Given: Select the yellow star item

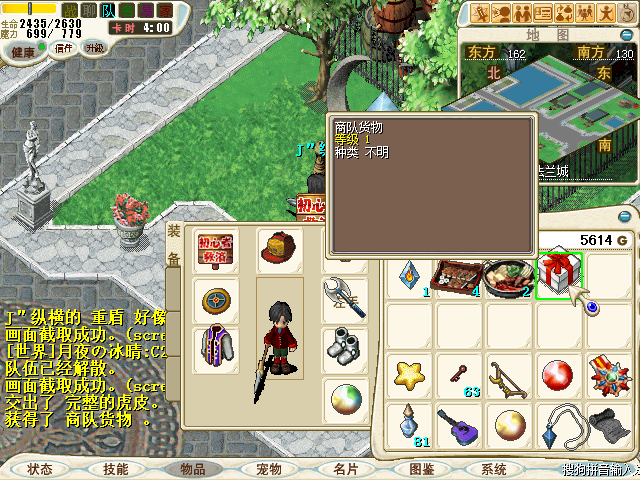Looking at the screenshot, I should [x=410, y=375].
